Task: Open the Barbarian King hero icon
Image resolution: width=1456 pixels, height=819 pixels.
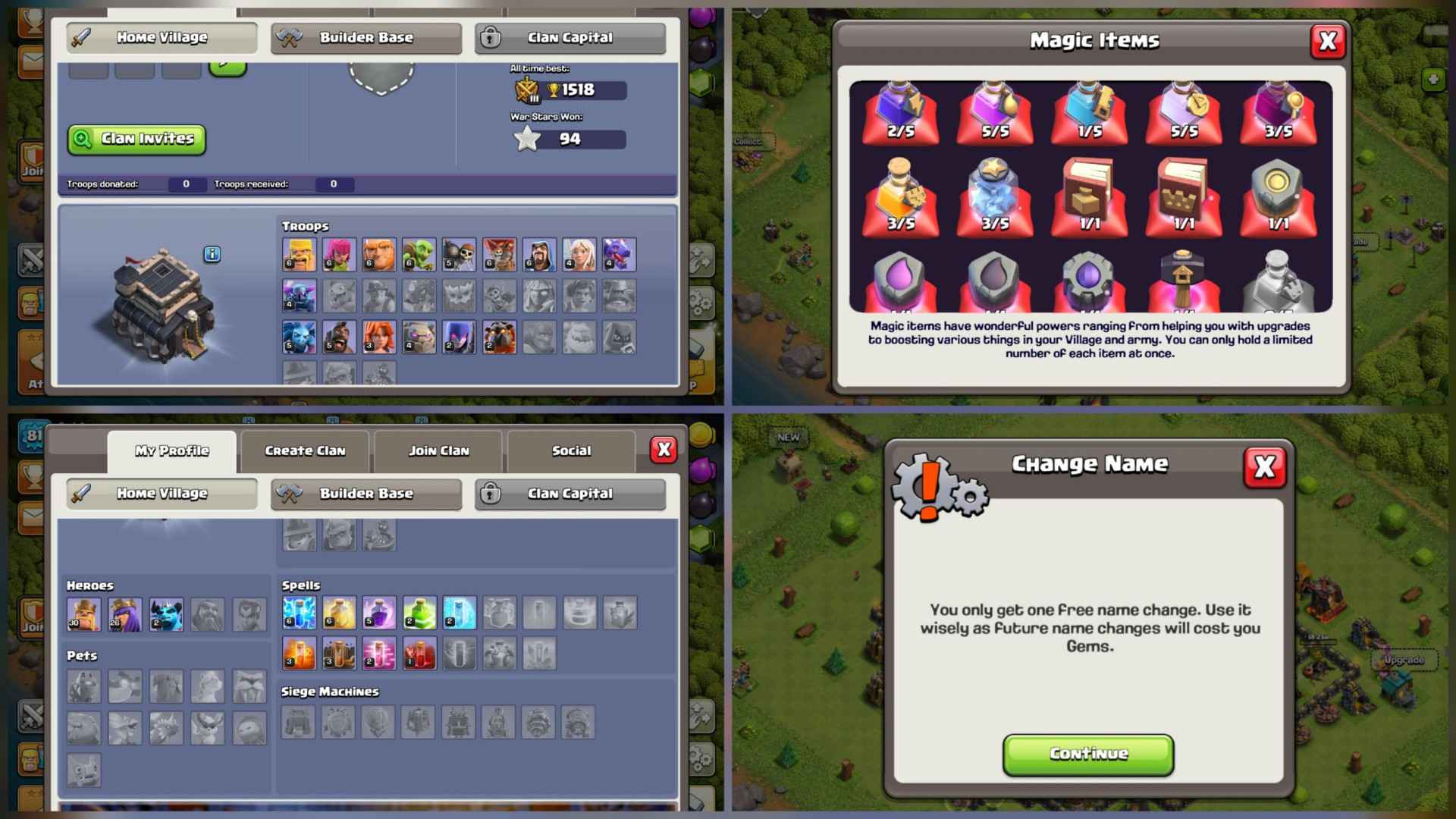Action: pos(83,614)
